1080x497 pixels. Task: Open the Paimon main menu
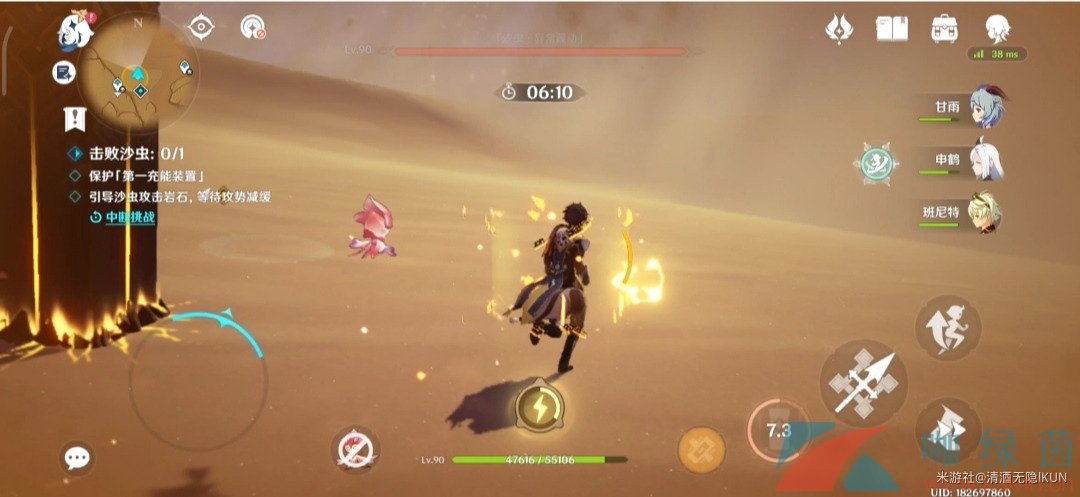pyautogui.click(x=76, y=32)
